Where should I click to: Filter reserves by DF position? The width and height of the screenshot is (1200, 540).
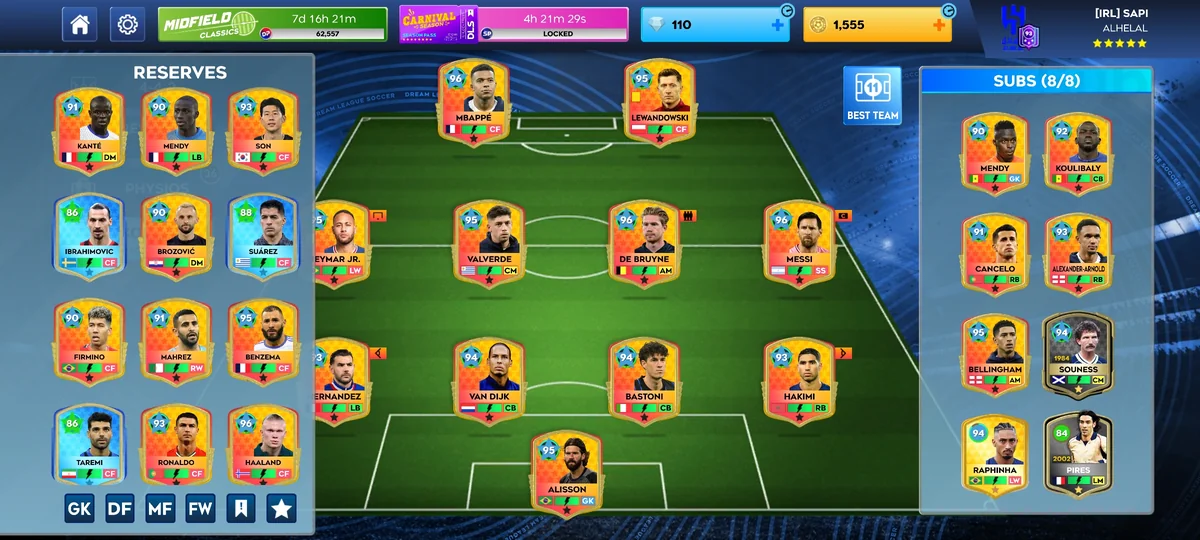pos(120,508)
